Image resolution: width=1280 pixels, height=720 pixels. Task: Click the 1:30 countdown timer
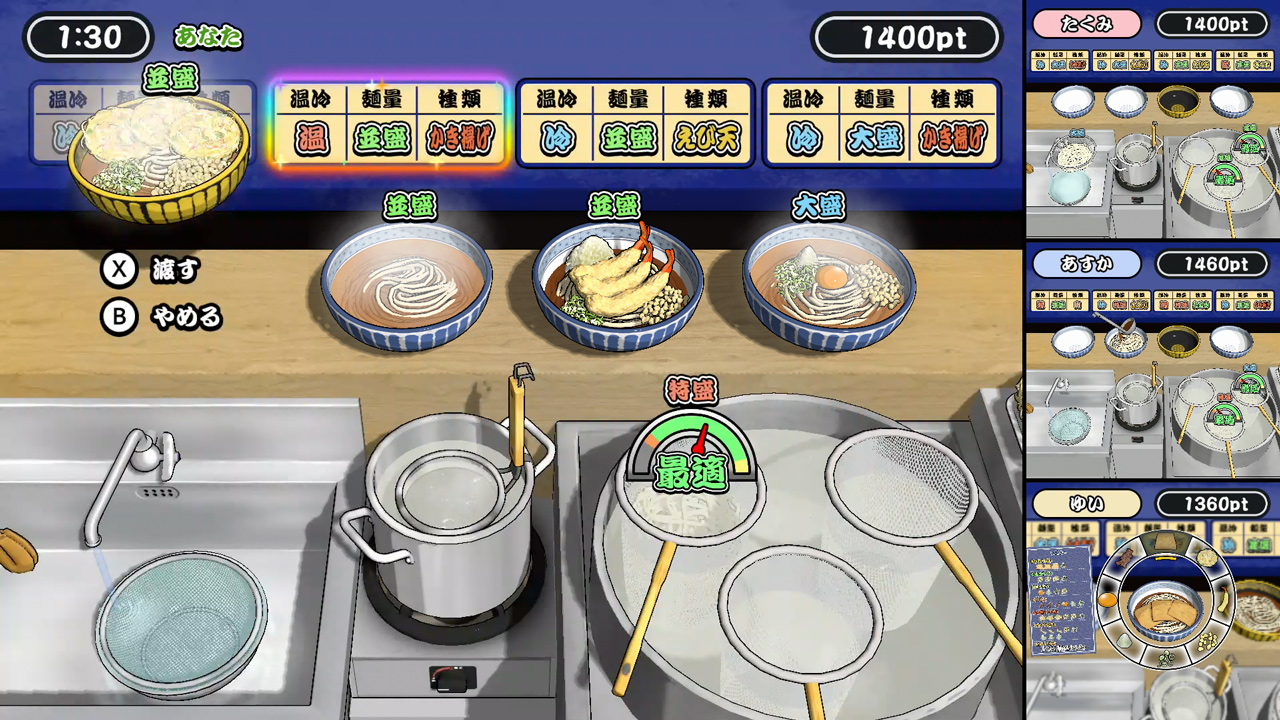coord(87,36)
